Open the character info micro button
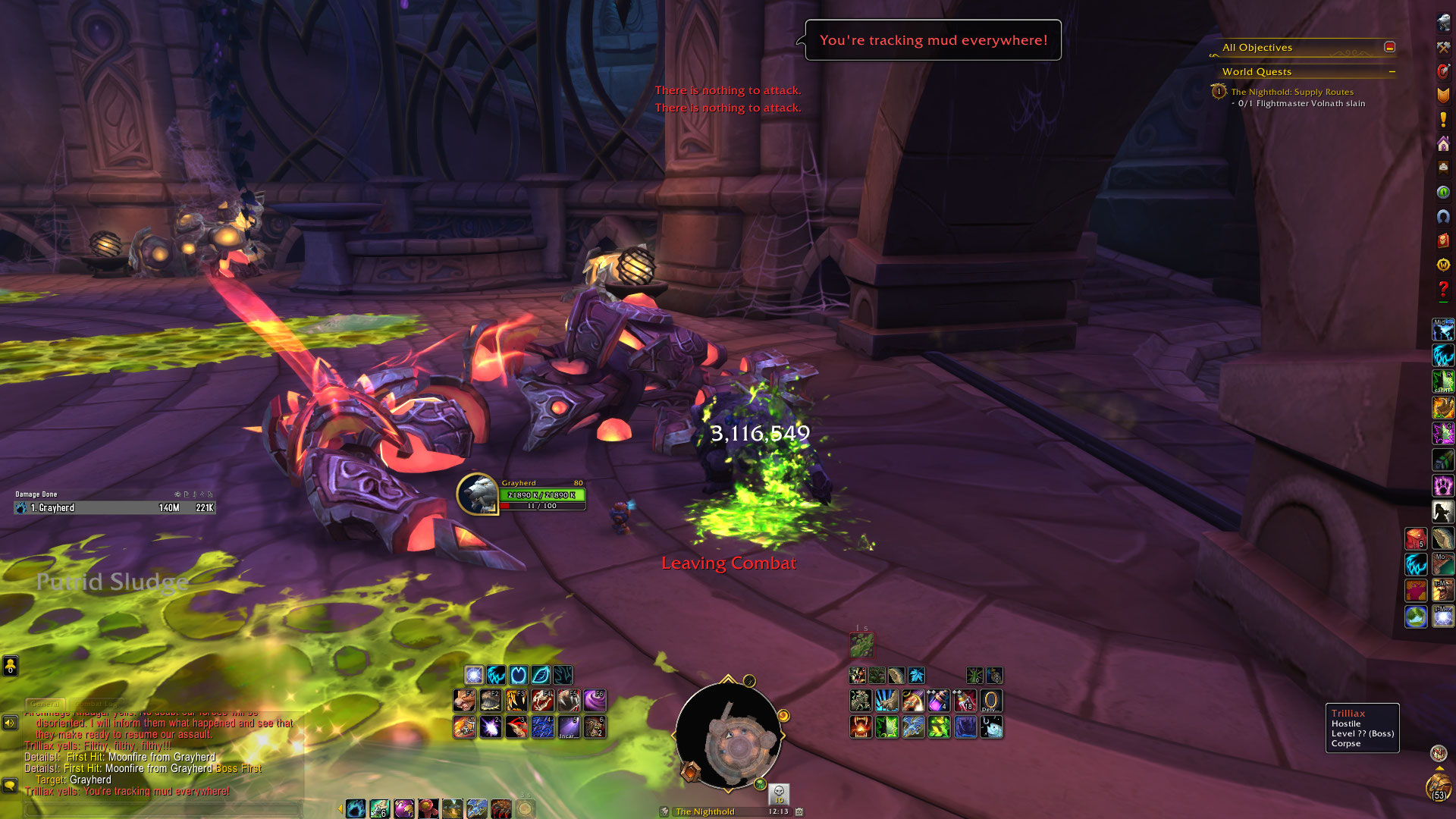The height and width of the screenshot is (819, 1456). [1443, 23]
